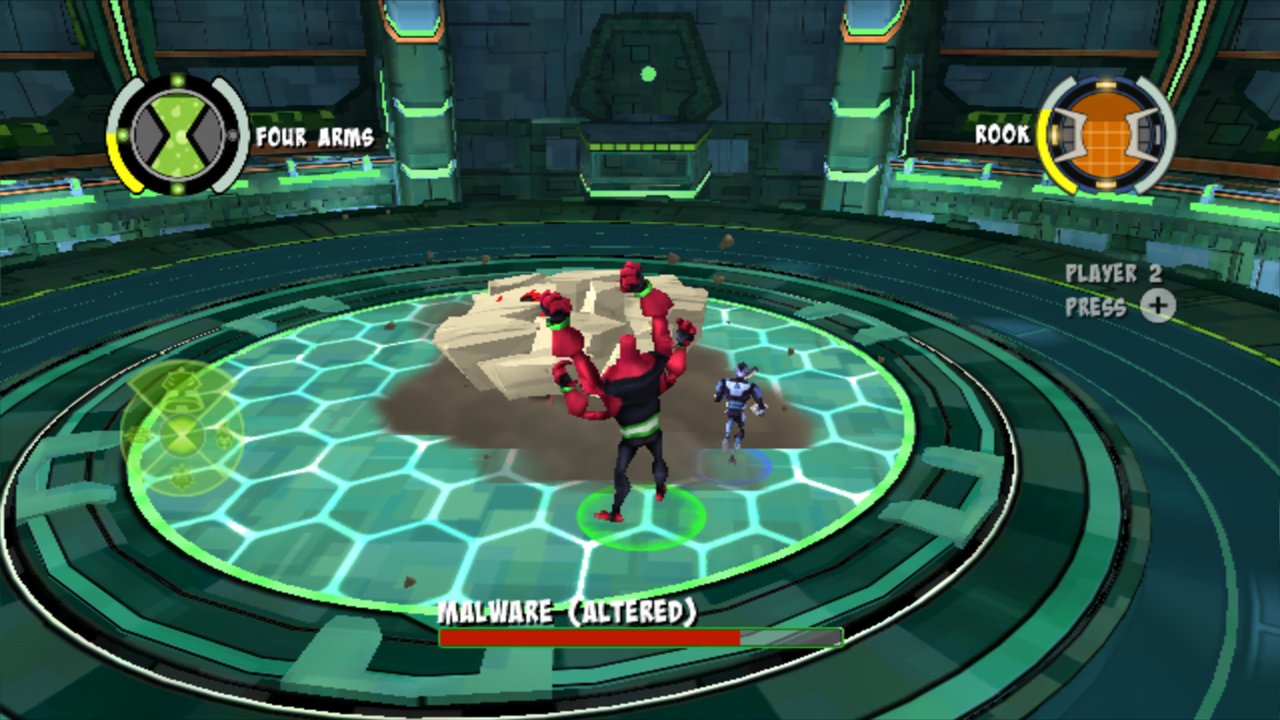Toggle the green dot indicator above the door
1280x720 pixels.
(x=647, y=73)
